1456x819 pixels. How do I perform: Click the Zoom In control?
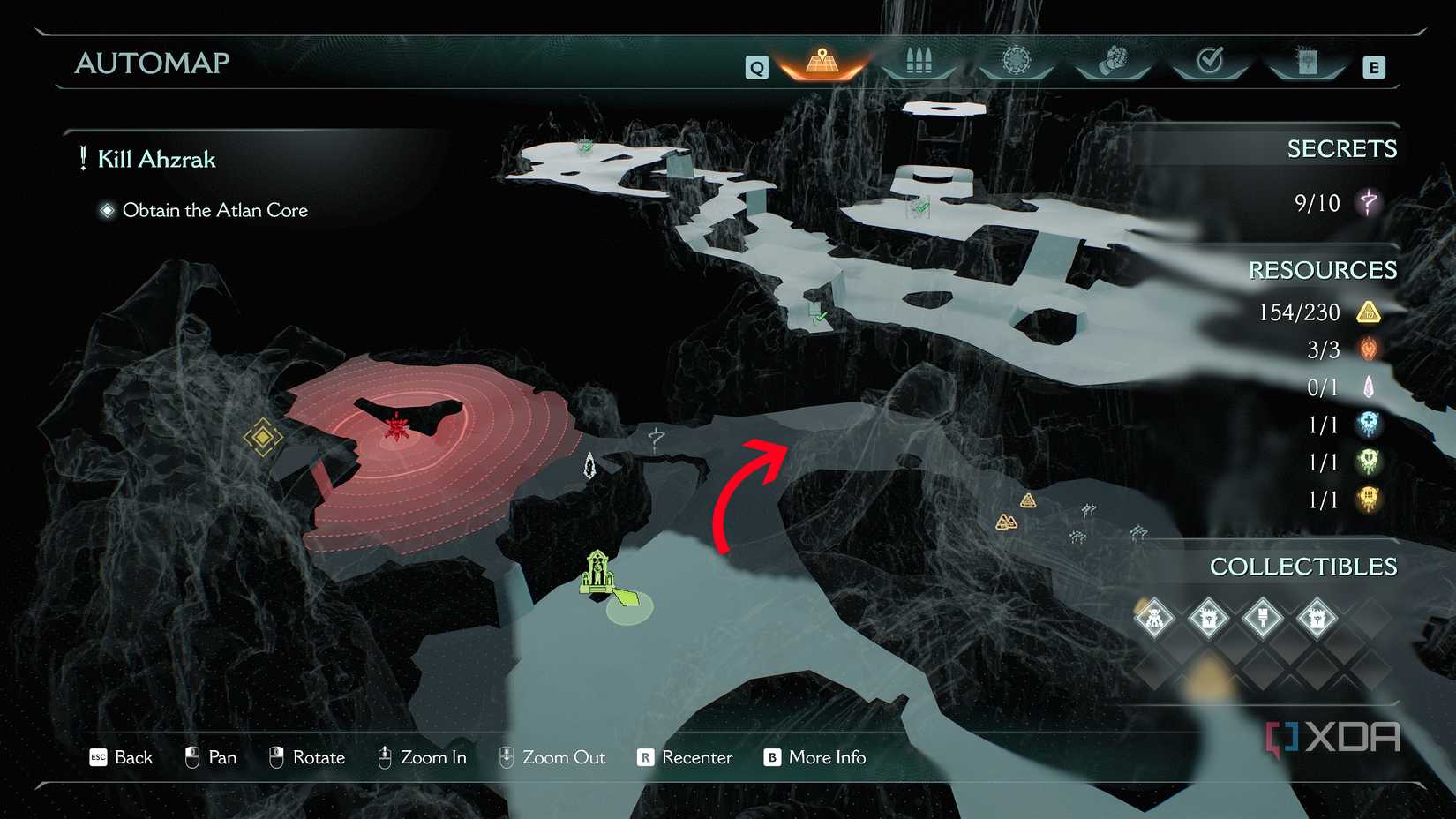pyautogui.click(x=422, y=757)
